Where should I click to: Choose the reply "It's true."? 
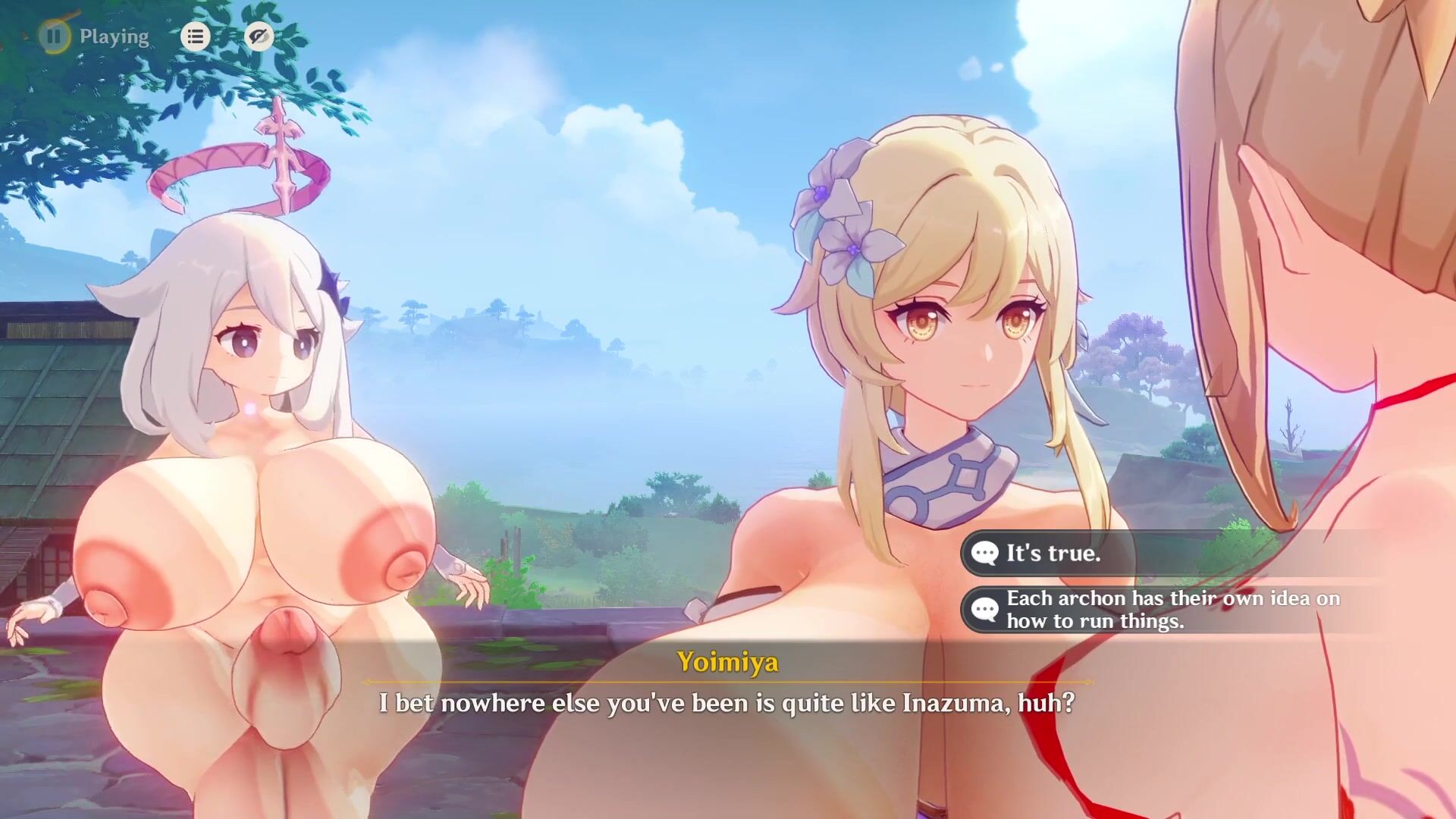click(x=1053, y=553)
